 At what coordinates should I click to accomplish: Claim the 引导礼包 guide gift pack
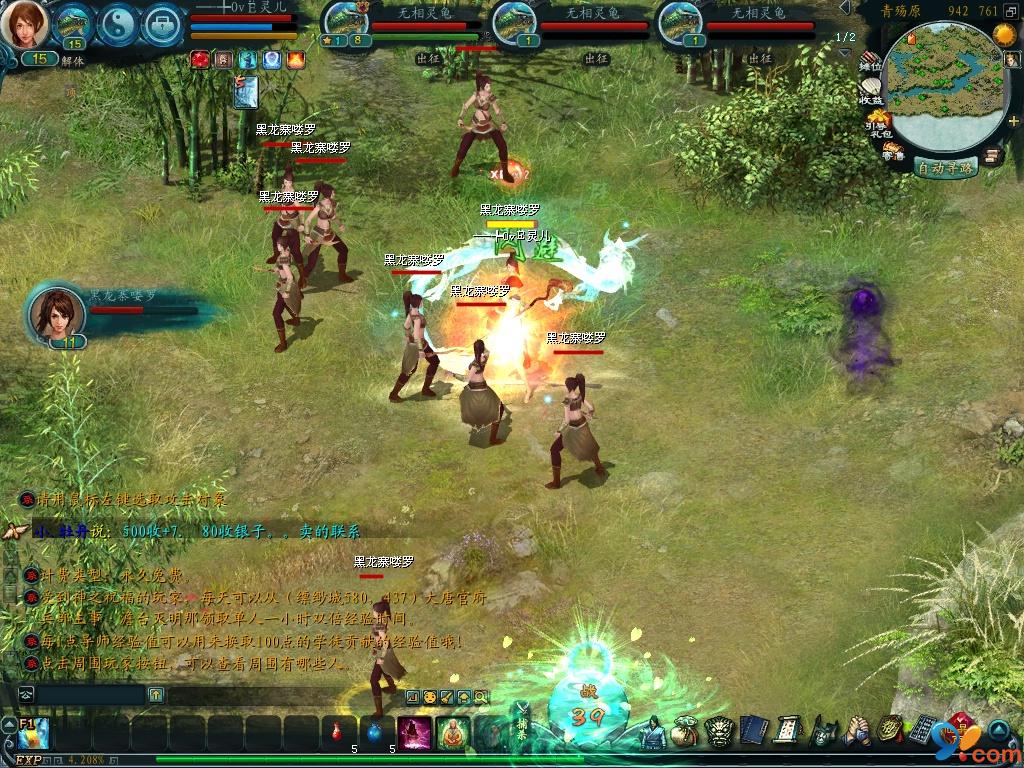(879, 124)
